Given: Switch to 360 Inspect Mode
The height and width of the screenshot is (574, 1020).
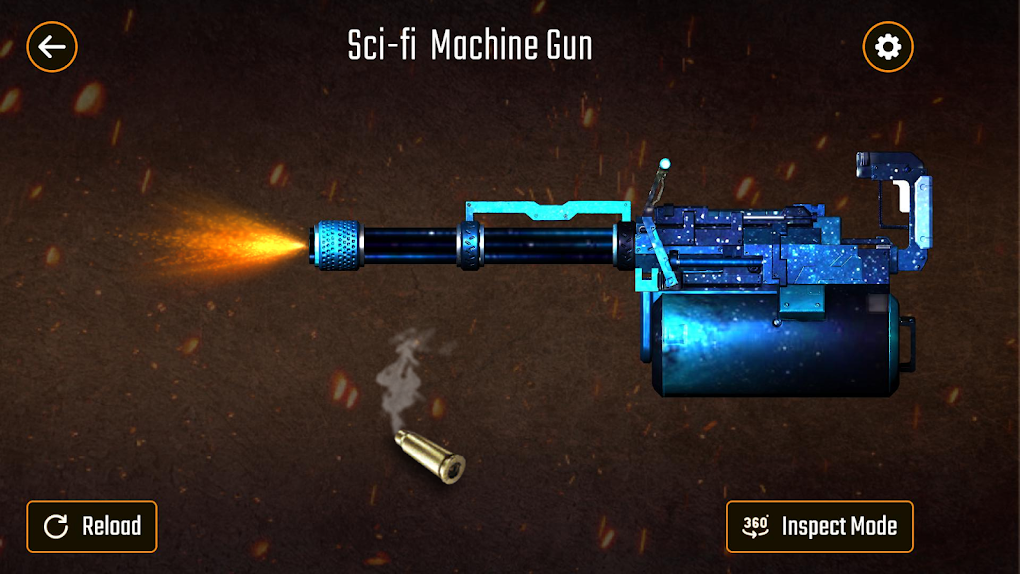Looking at the screenshot, I should click(819, 526).
